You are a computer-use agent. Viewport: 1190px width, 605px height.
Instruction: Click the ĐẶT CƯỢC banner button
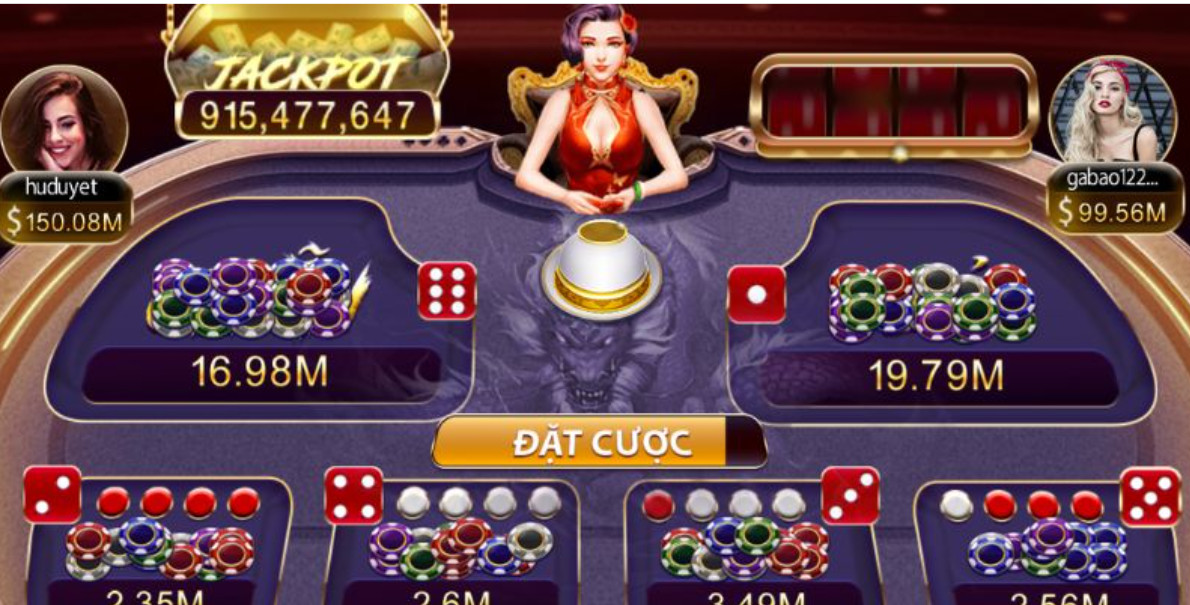[x=600, y=442]
